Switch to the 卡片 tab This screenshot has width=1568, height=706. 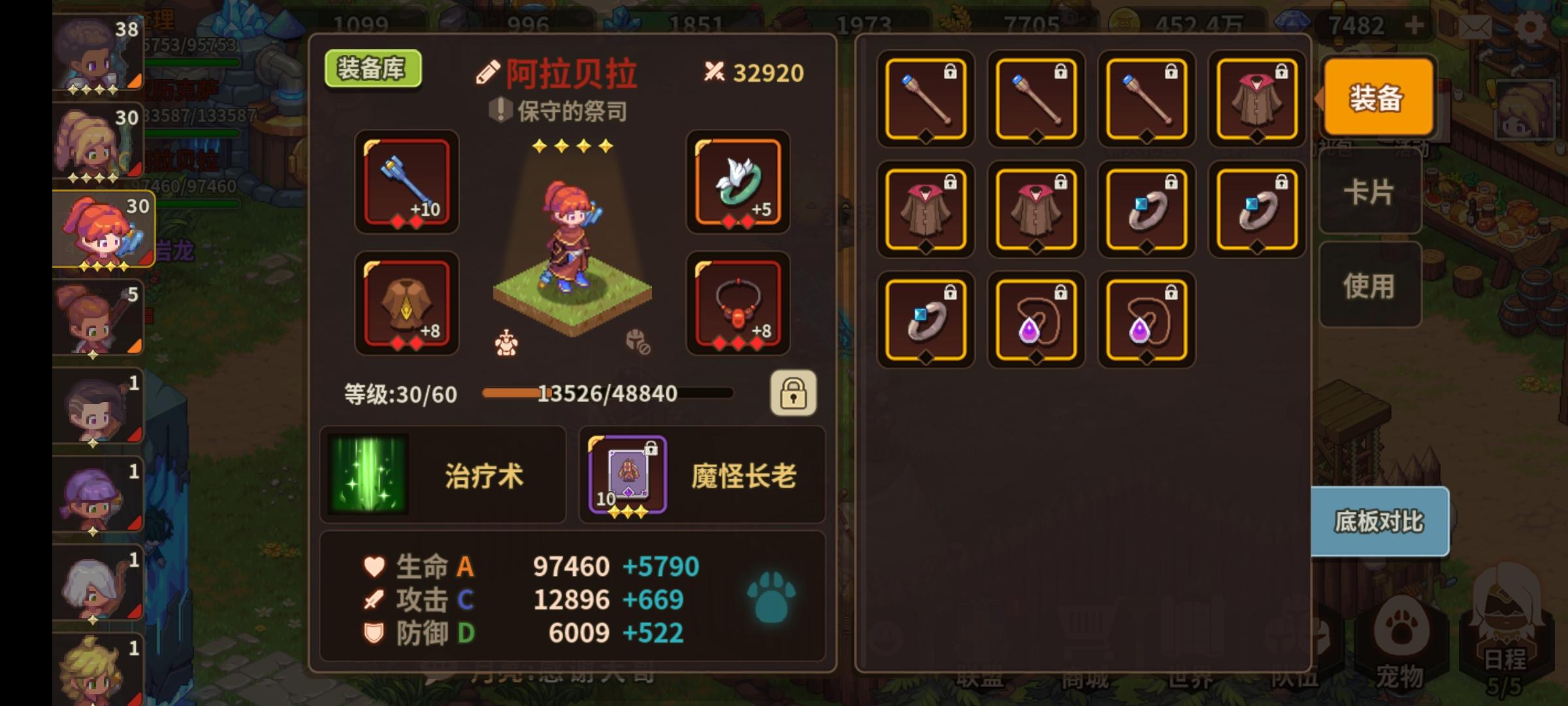[x=1370, y=192]
